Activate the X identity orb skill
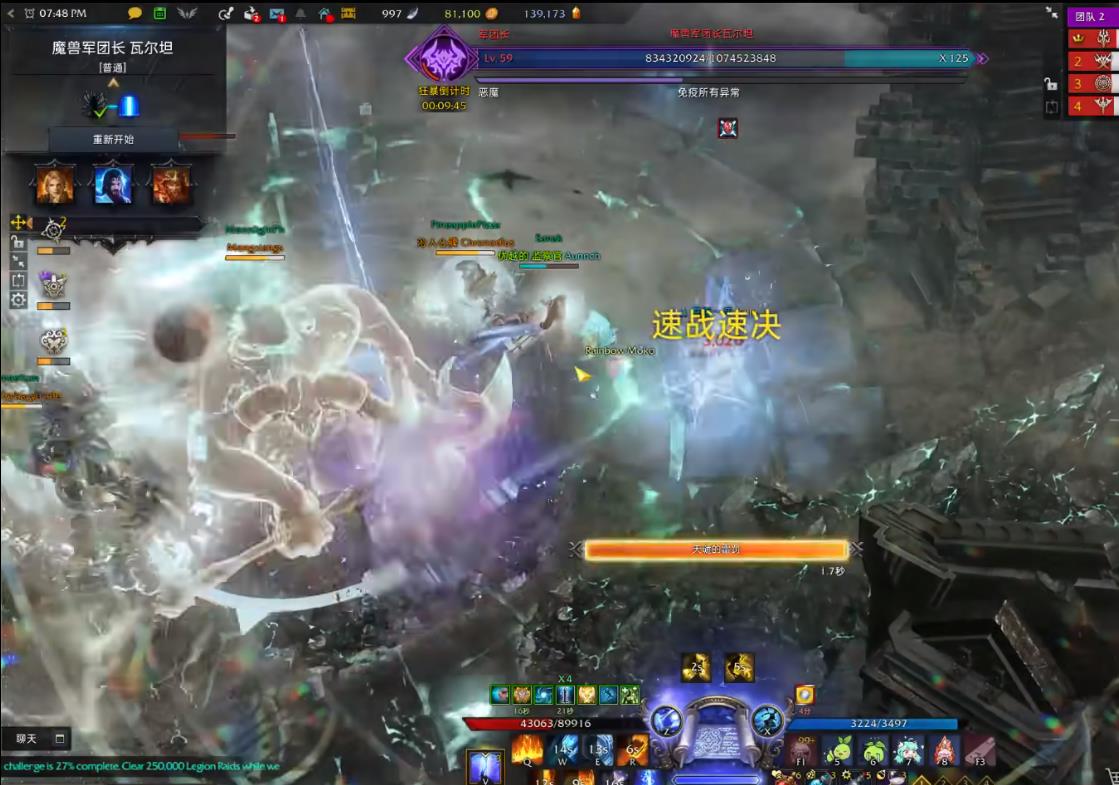Viewport: 1119px width, 785px height. point(767,720)
